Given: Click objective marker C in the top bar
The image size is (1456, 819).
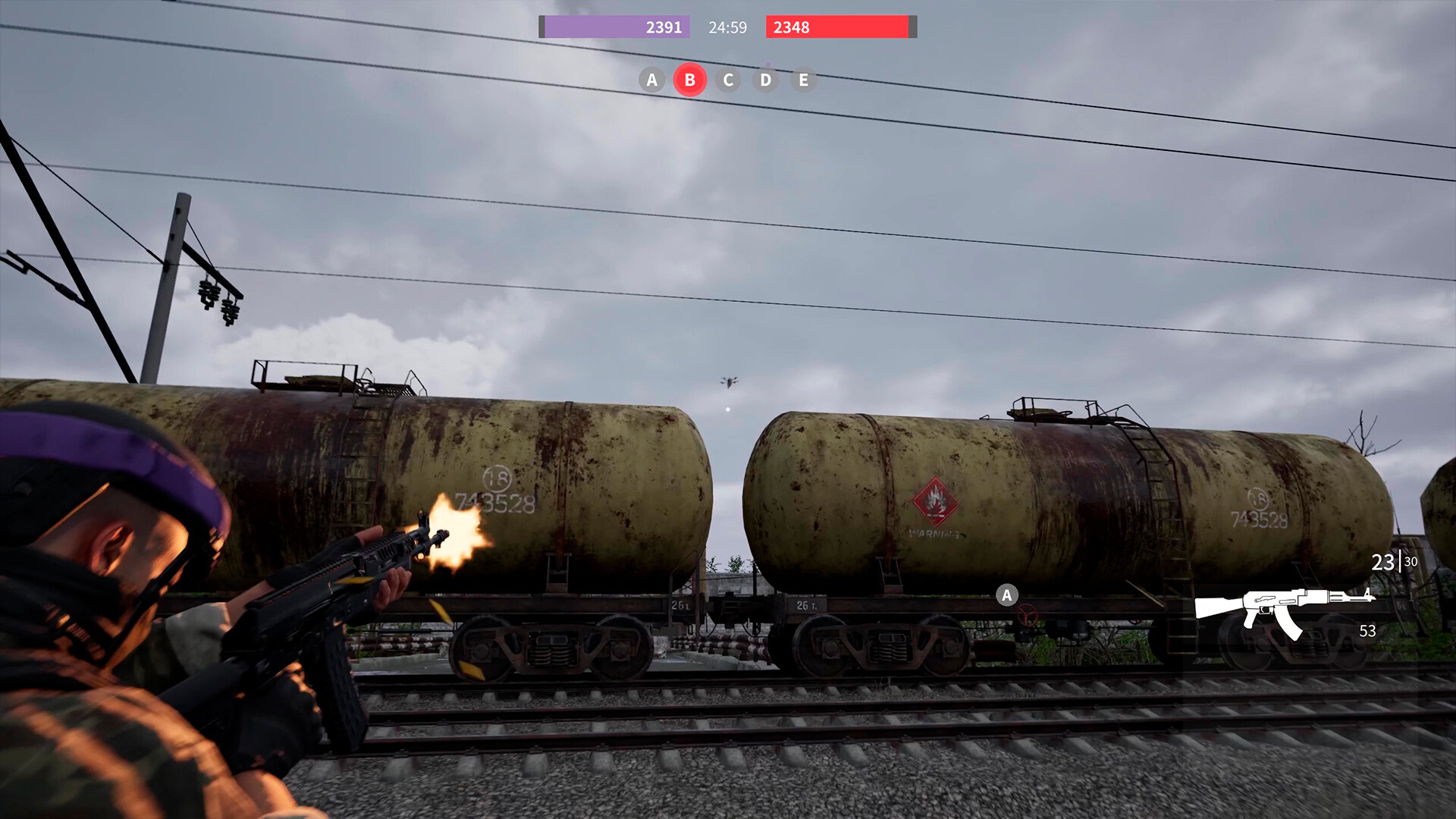Looking at the screenshot, I should [x=727, y=79].
